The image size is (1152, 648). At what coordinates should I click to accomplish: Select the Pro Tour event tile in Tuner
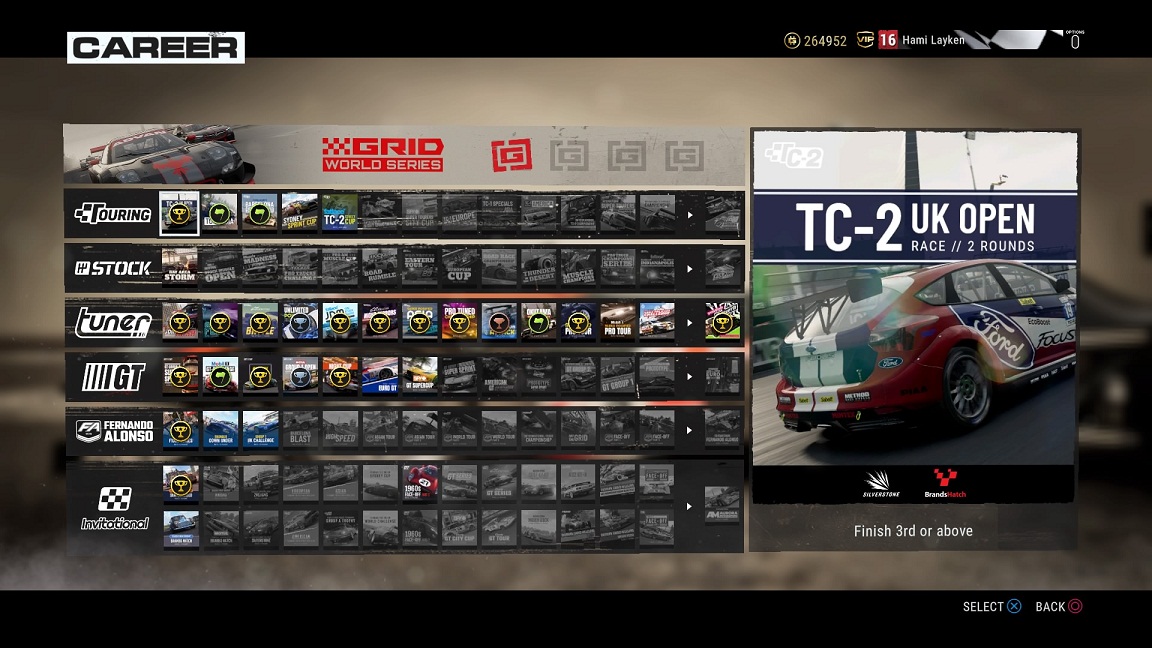pyautogui.click(x=618, y=322)
